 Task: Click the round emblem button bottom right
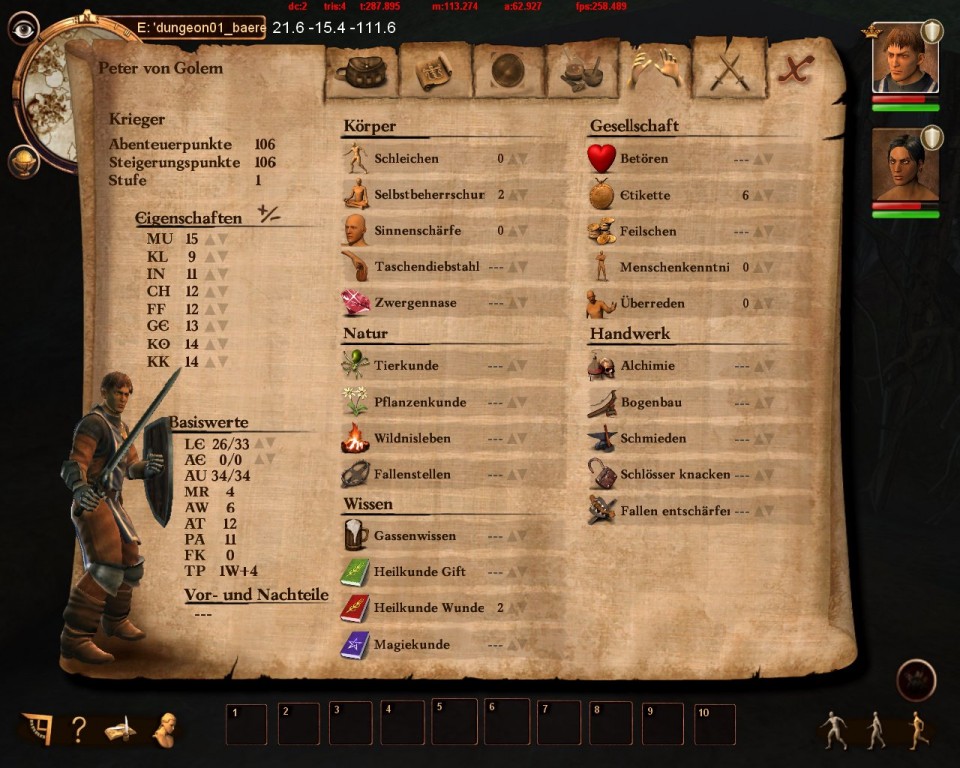[x=916, y=679]
